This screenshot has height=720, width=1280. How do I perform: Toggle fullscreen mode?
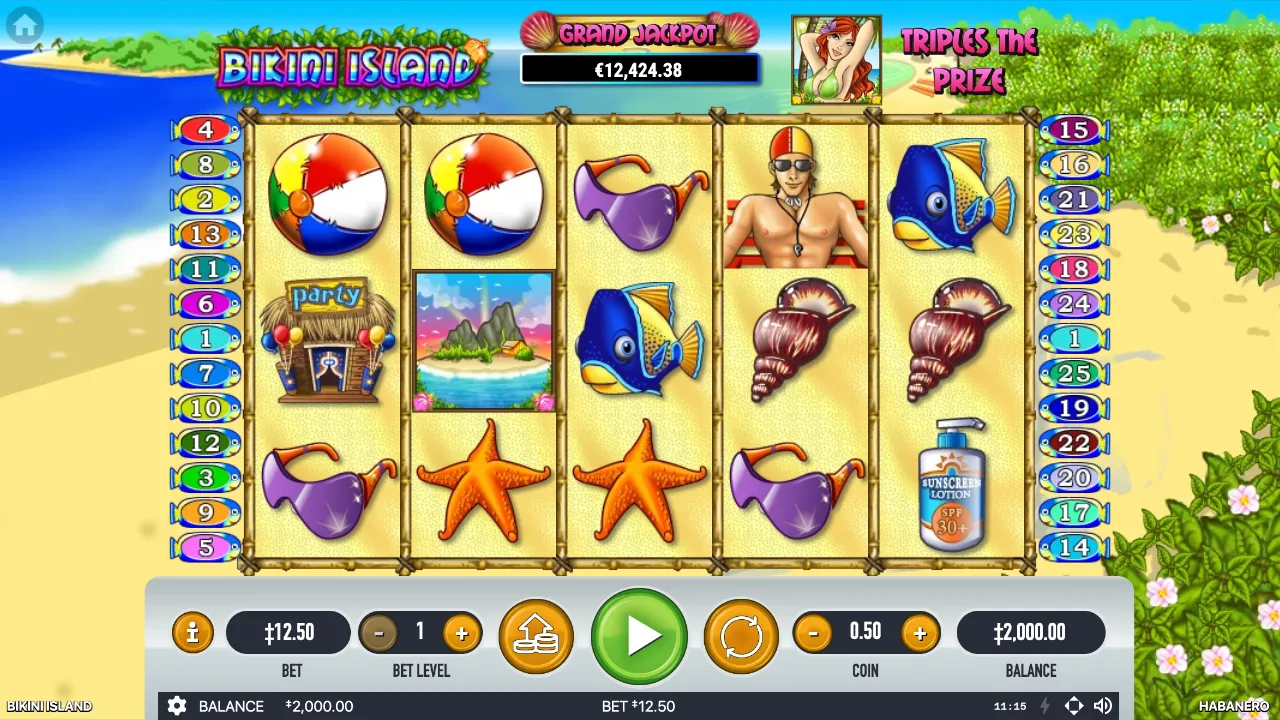(1073, 706)
